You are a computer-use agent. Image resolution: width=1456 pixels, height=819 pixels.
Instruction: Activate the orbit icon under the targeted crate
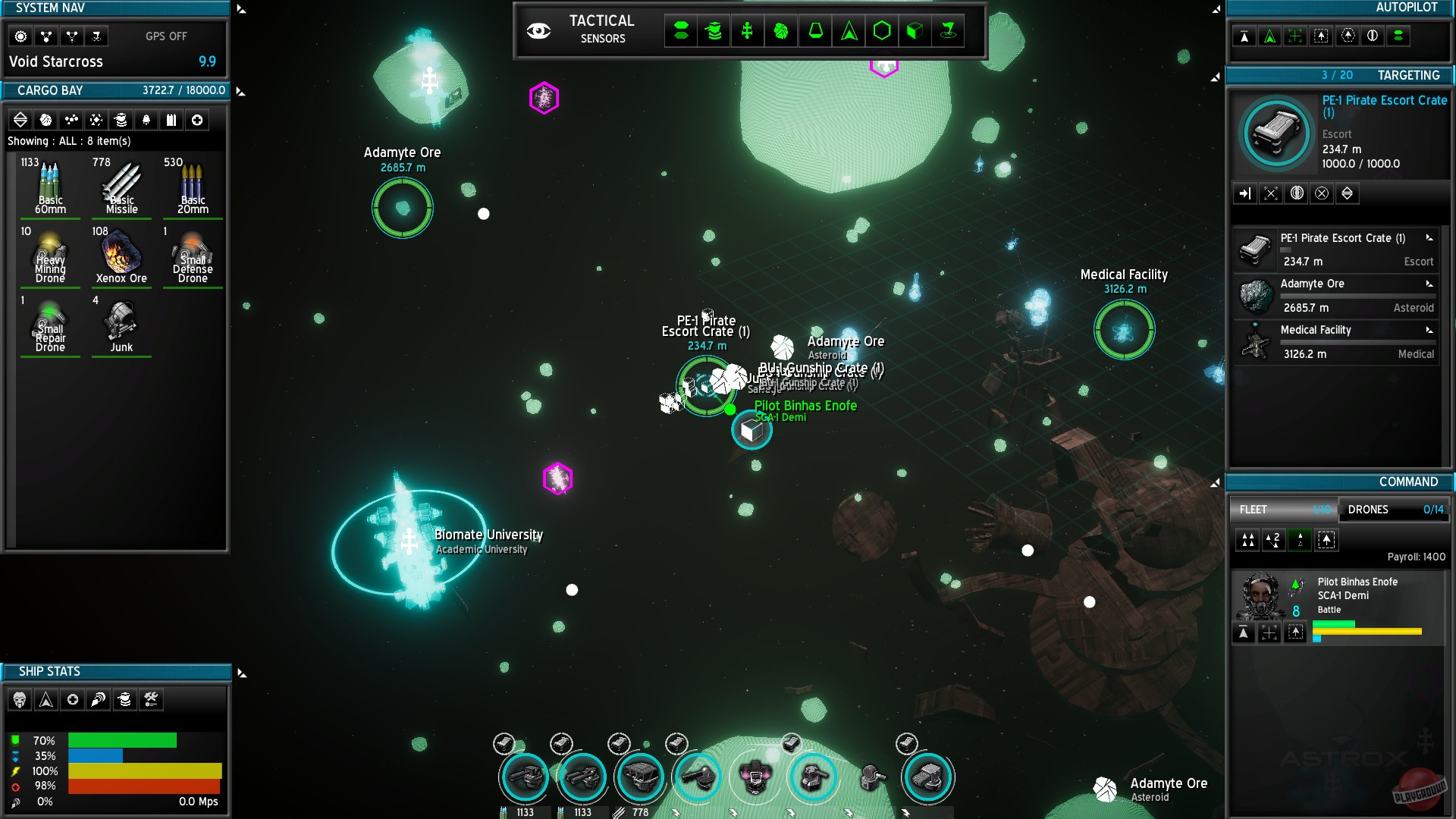(x=1297, y=193)
